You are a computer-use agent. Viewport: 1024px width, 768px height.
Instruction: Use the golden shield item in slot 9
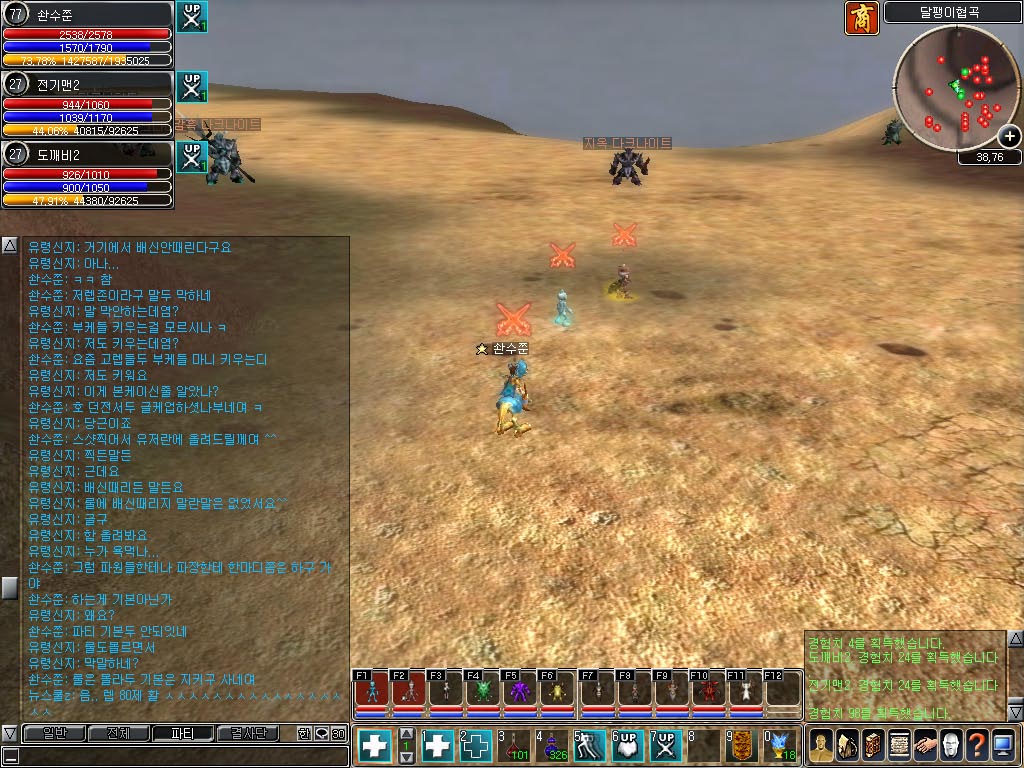[740, 746]
